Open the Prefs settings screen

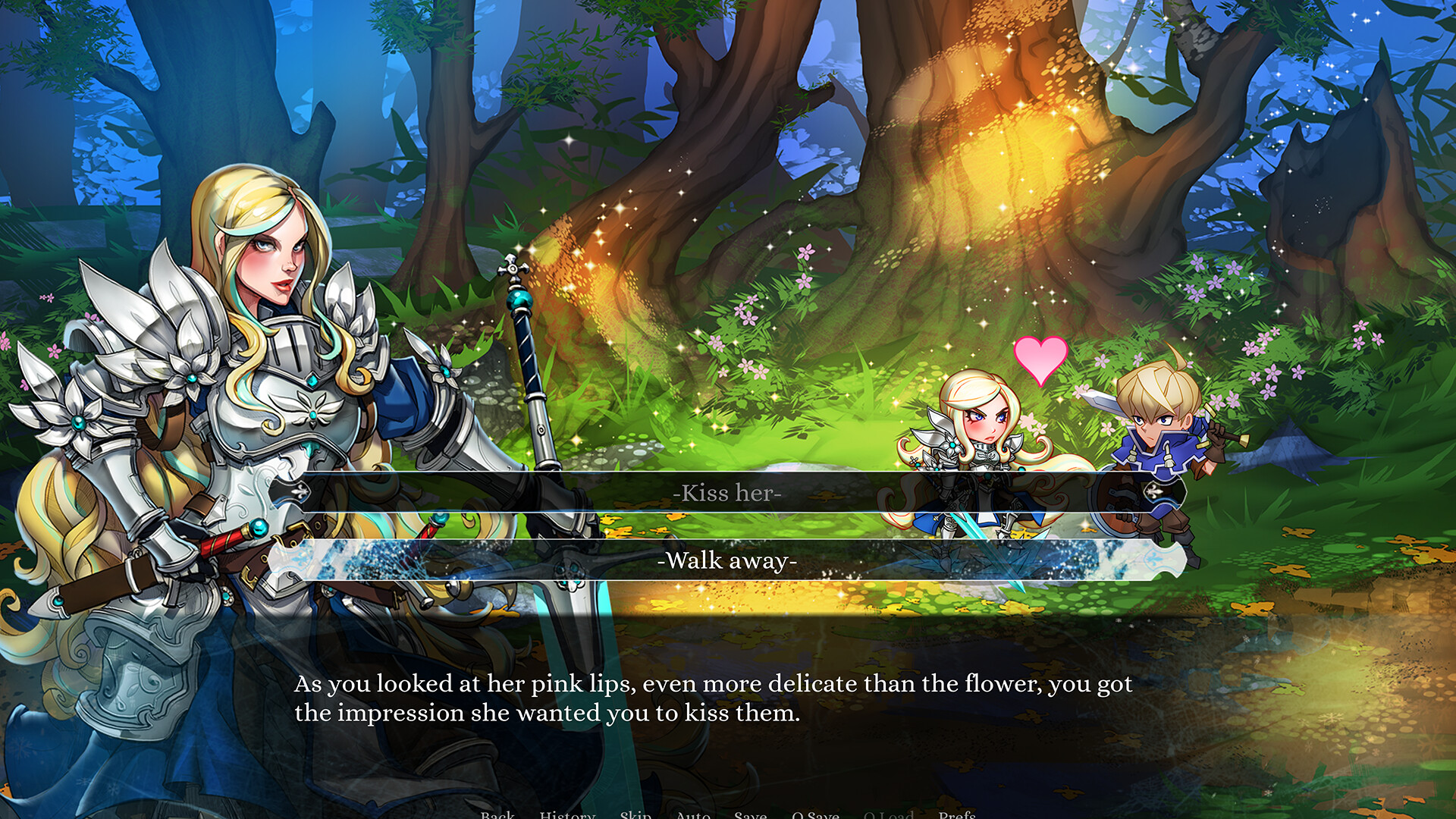tap(959, 814)
